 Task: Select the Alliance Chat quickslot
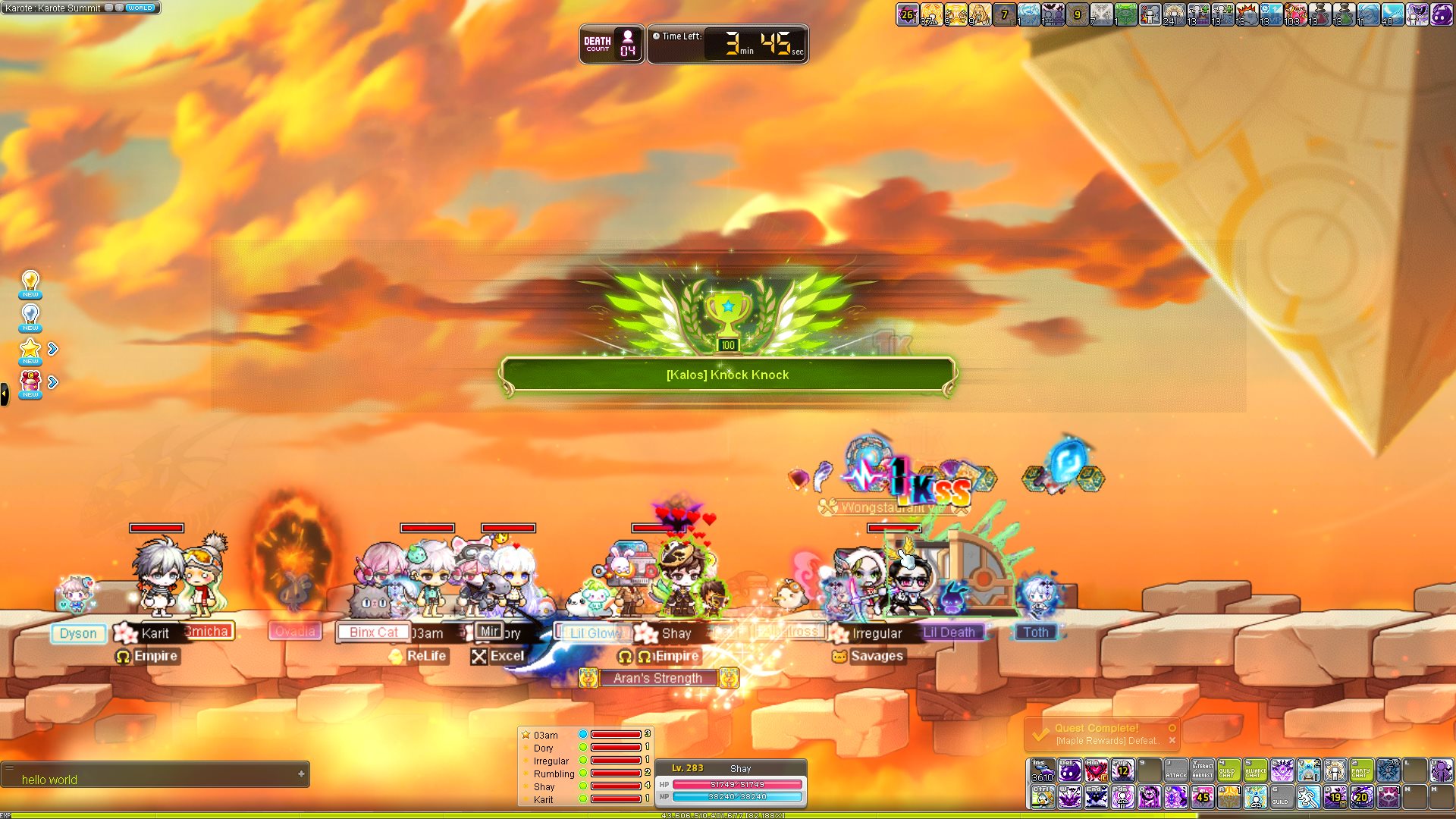pos(1256,770)
